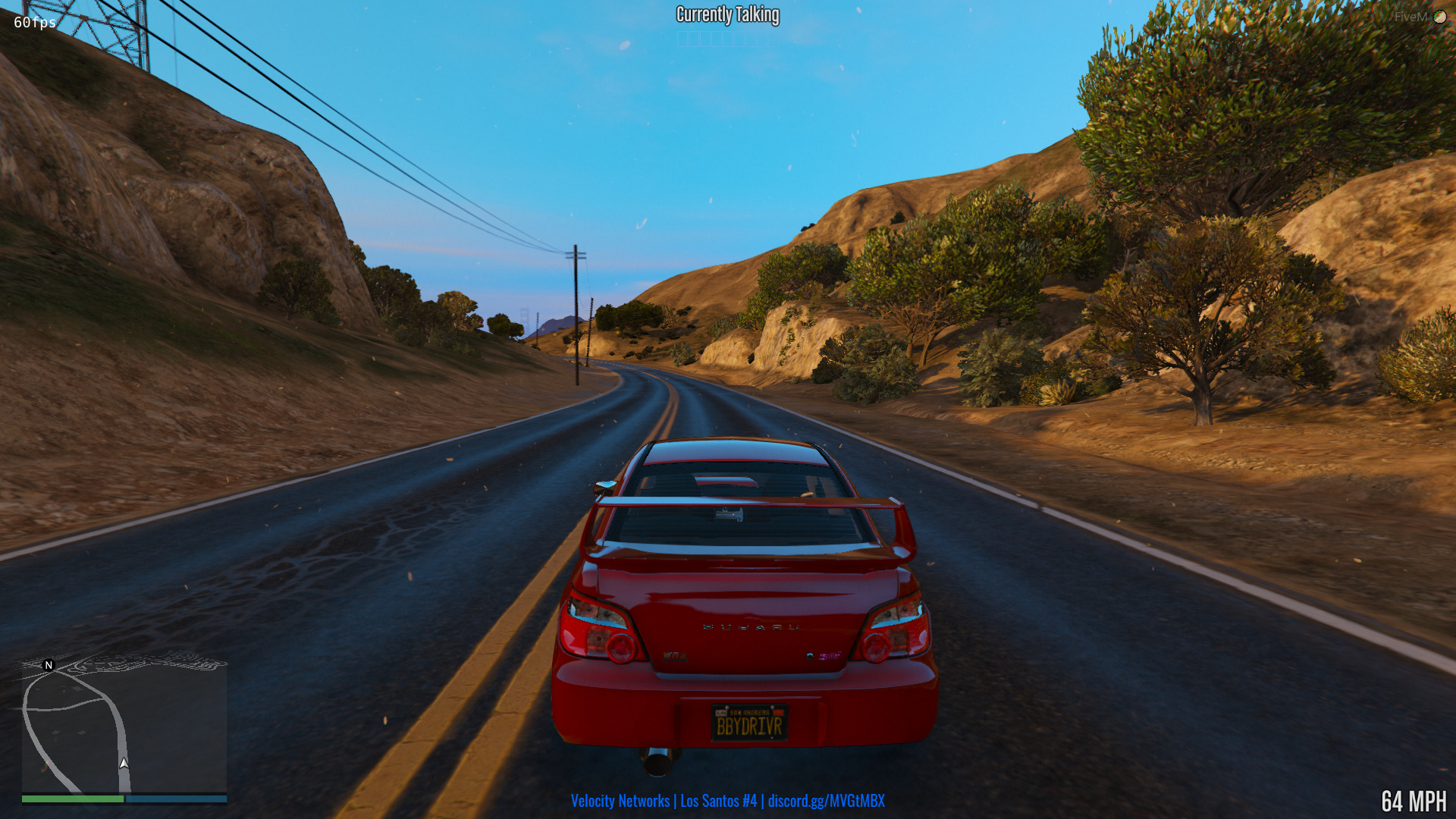Viewport: 1456px width, 819px height.
Task: Click the Velocity Networks server name text
Action: click(x=622, y=800)
